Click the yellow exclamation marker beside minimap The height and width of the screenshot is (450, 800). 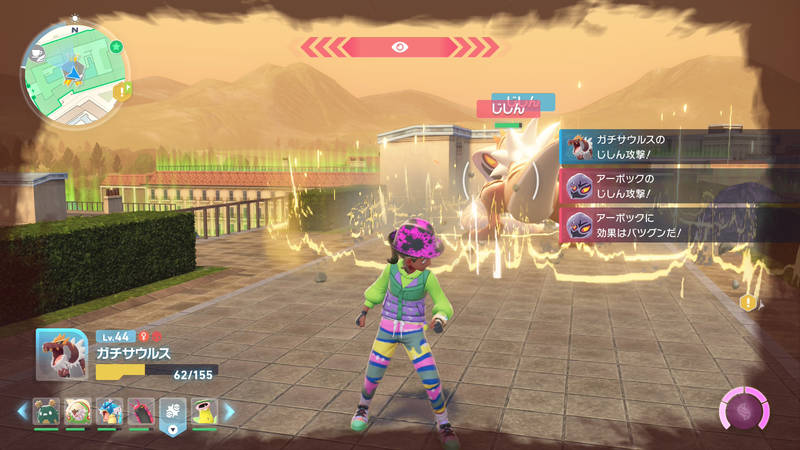pos(123,90)
